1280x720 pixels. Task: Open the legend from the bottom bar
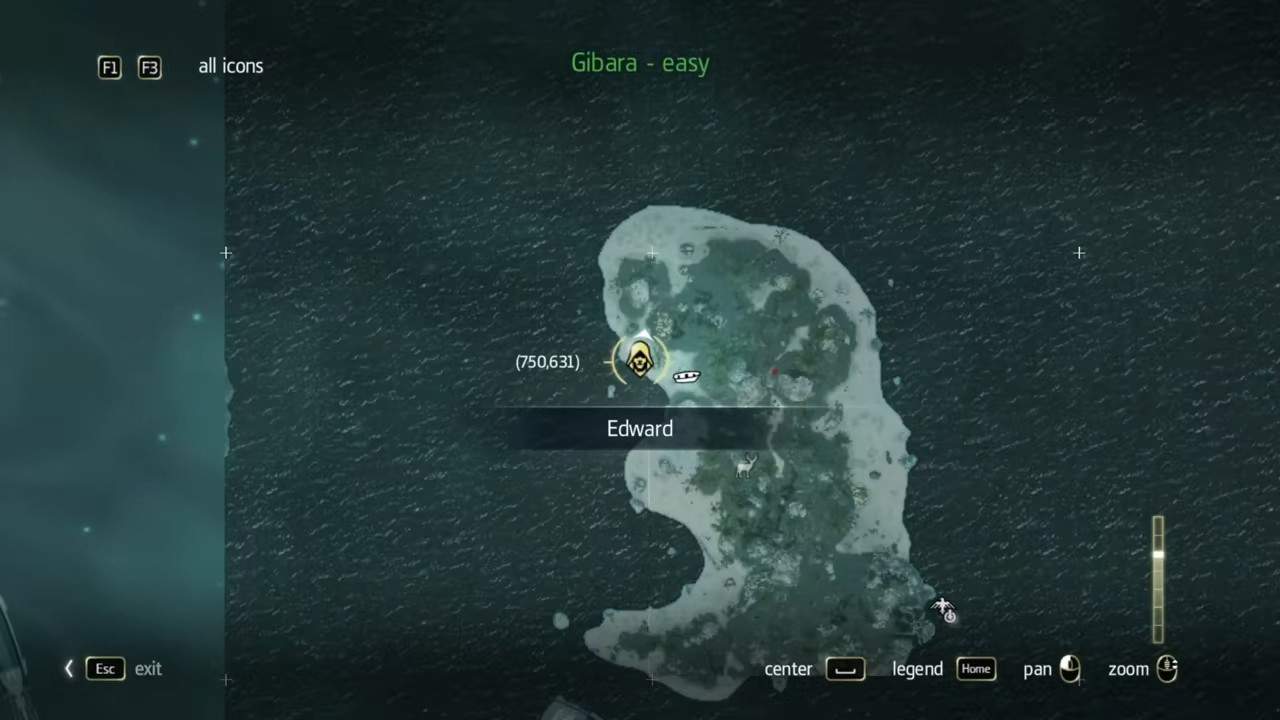click(917, 669)
